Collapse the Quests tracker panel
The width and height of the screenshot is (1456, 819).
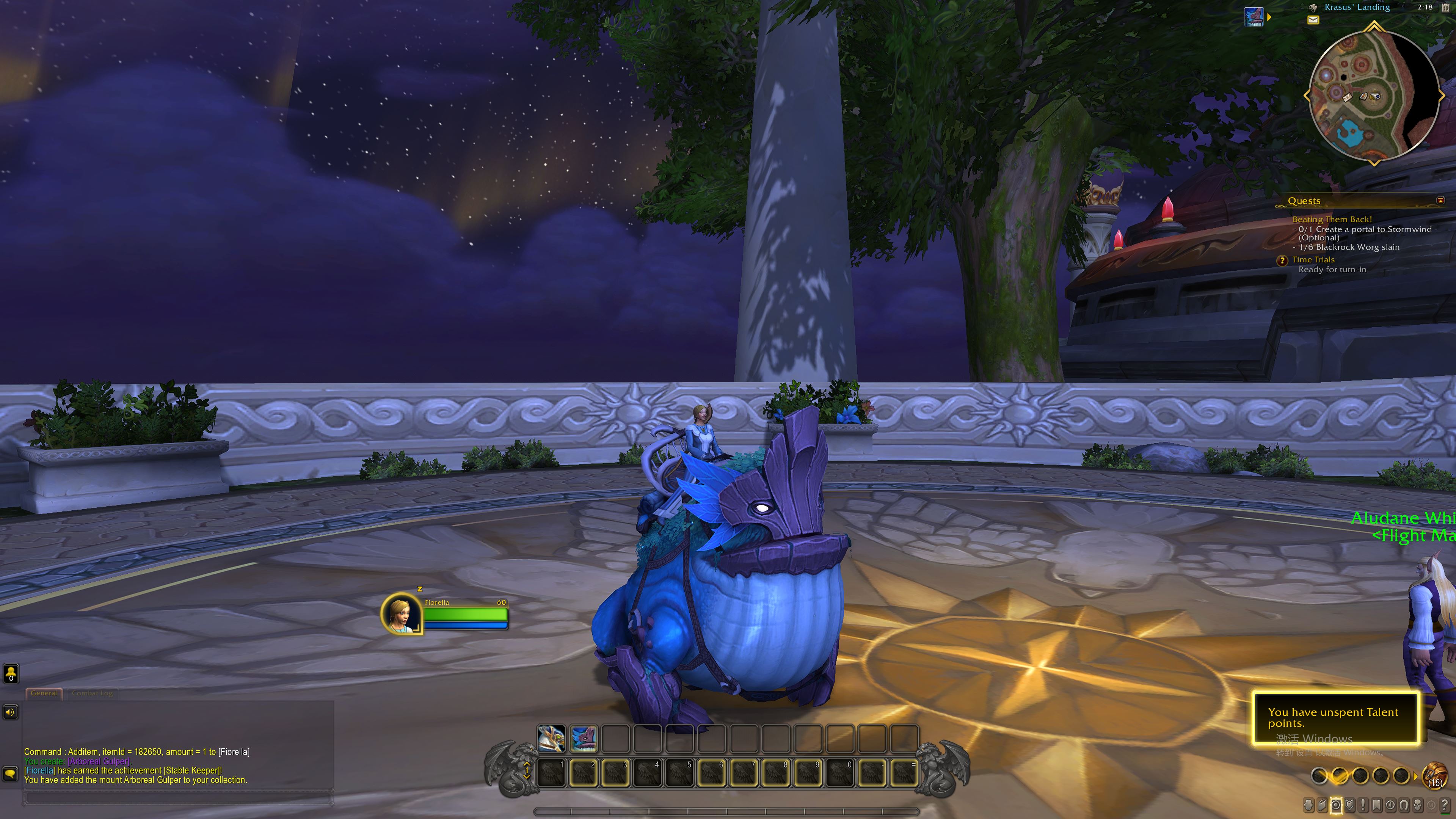(x=1440, y=200)
